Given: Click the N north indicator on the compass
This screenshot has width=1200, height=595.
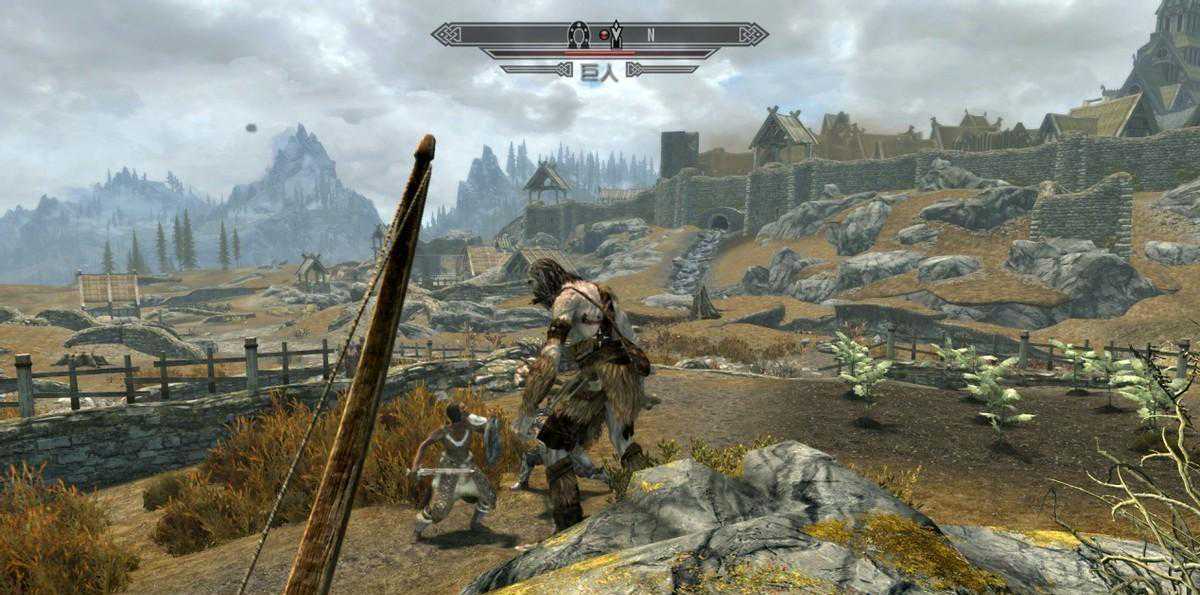Looking at the screenshot, I should pos(650,35).
